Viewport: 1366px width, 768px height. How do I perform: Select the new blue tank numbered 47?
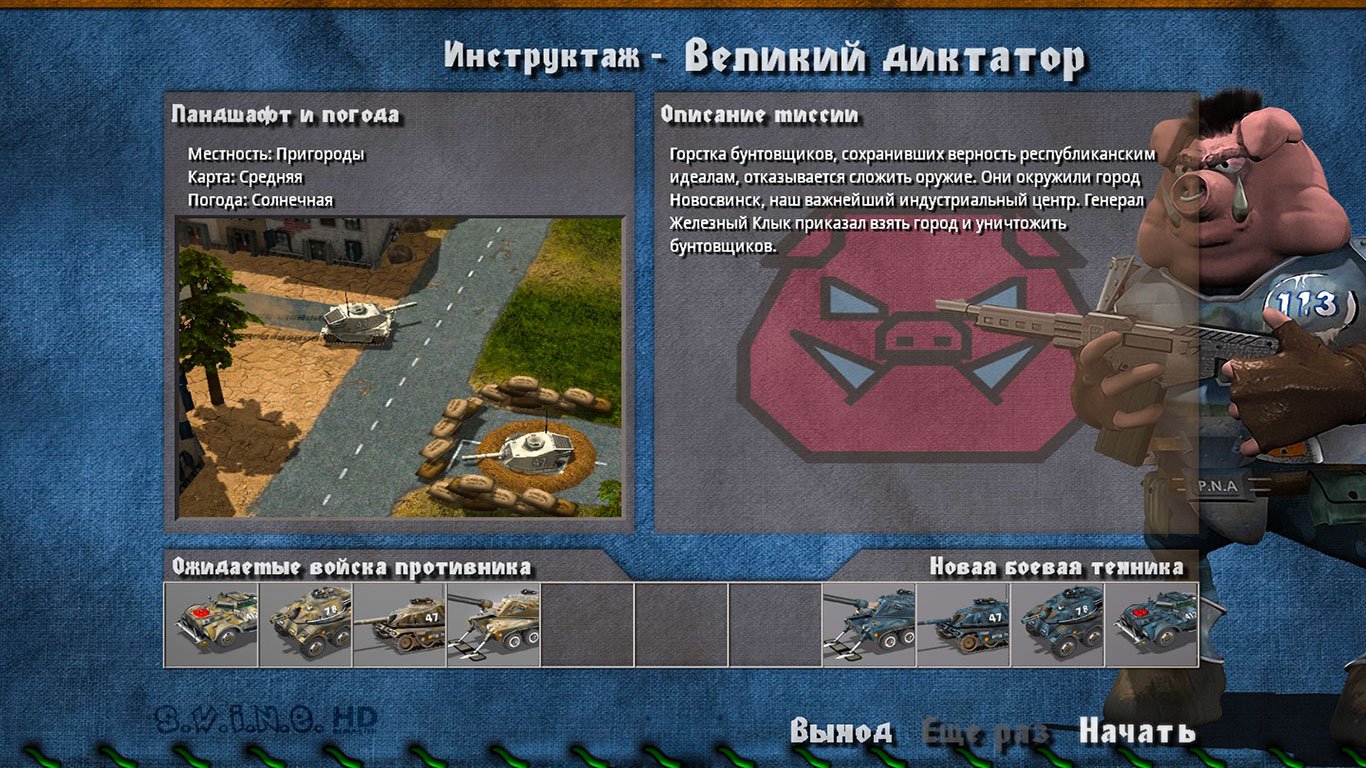[960, 622]
